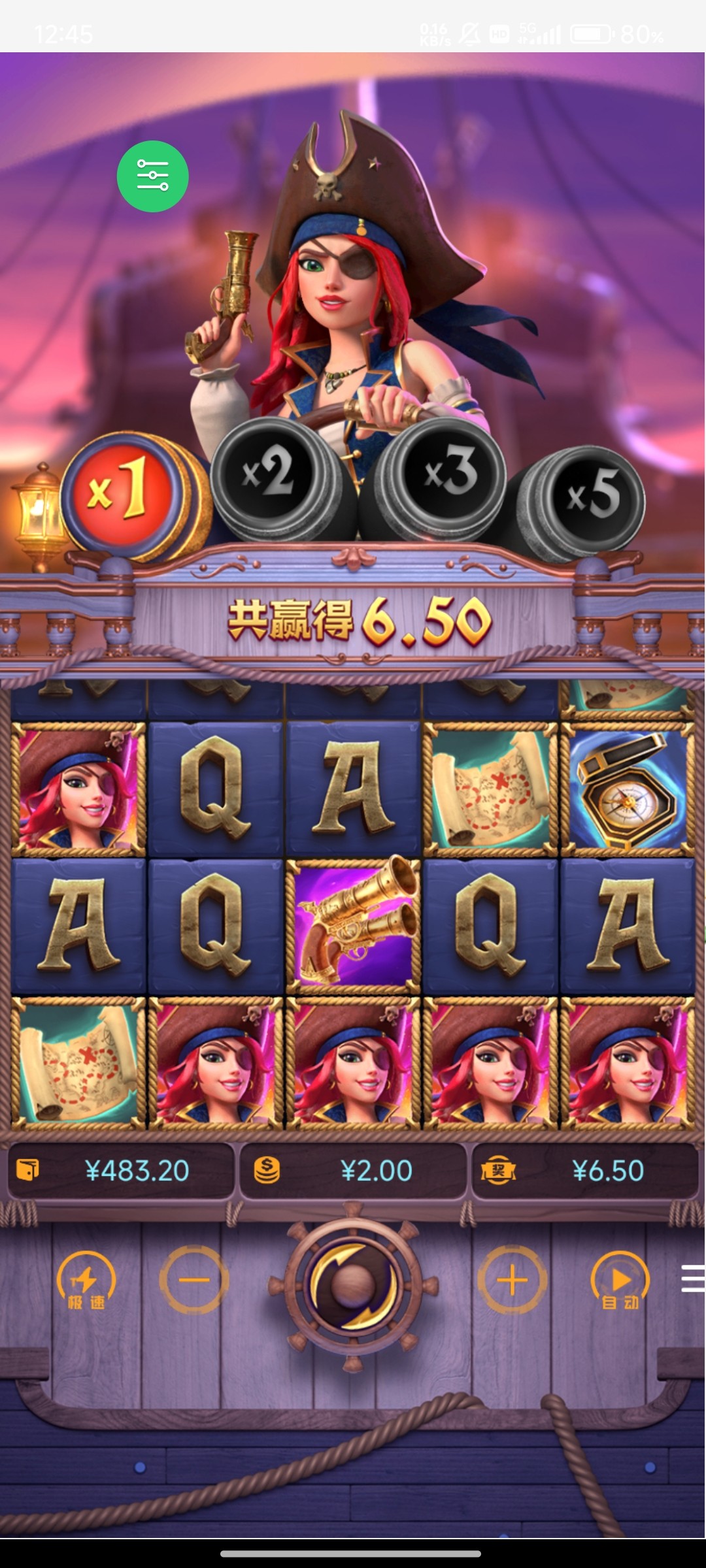Tap the green floating settings sliders button
Viewport: 706px width, 1568px height.
(153, 176)
